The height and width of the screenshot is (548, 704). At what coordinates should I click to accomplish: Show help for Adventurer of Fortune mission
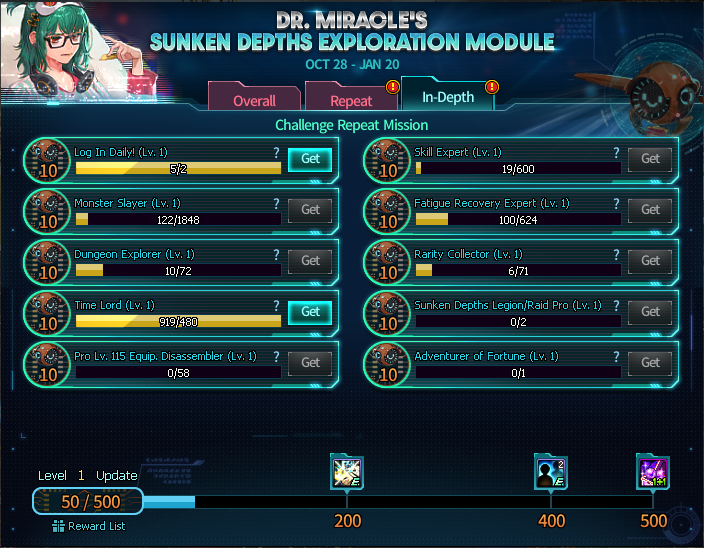click(616, 357)
